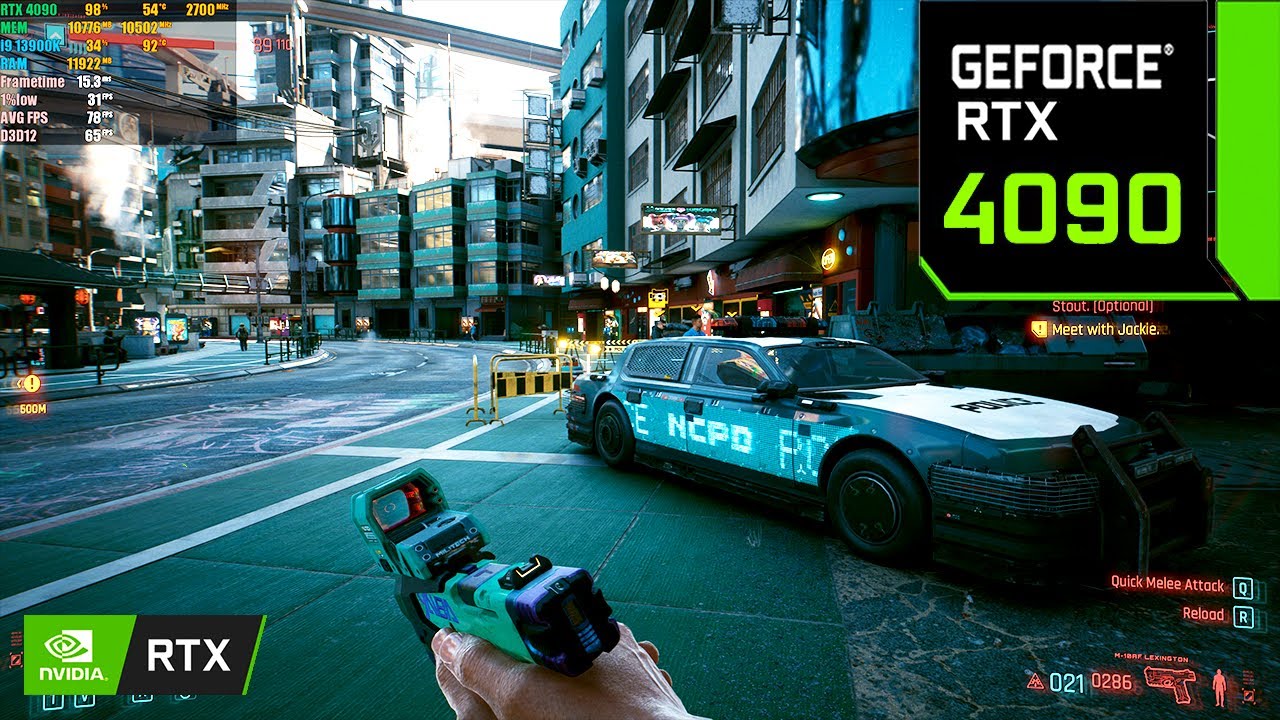Click the exclamation marker beside Meet with Jackie

pos(1040,327)
